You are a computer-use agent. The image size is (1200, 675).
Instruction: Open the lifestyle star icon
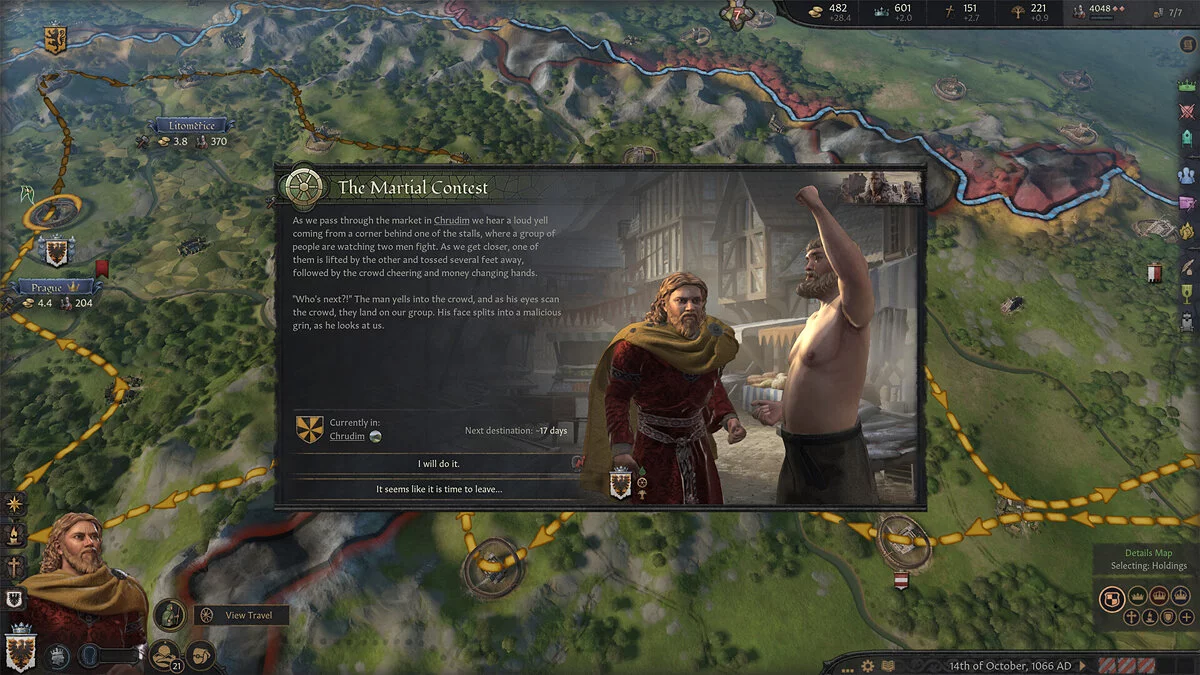click(x=15, y=505)
